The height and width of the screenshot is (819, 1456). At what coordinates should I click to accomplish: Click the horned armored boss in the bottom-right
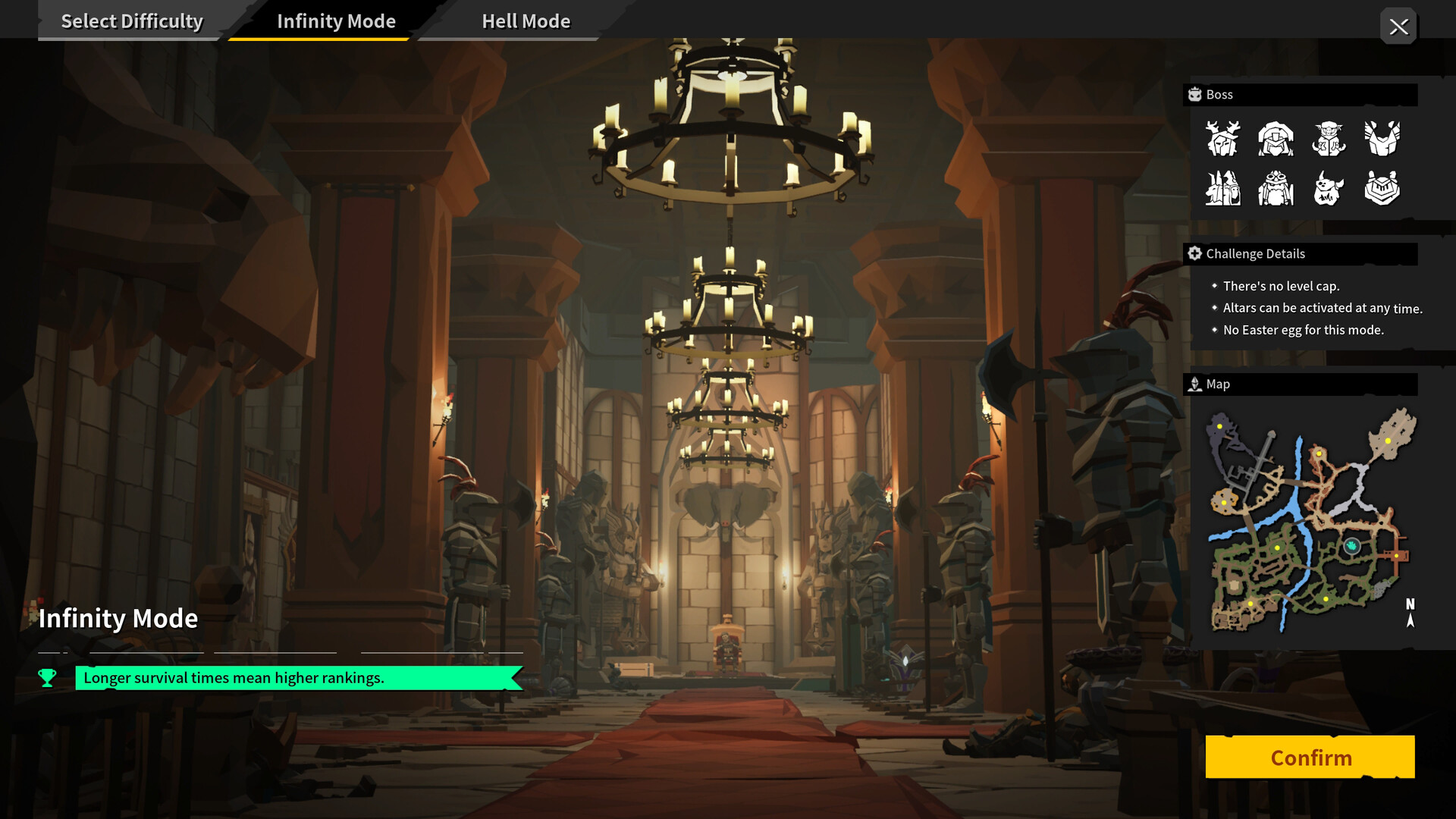point(1382,188)
